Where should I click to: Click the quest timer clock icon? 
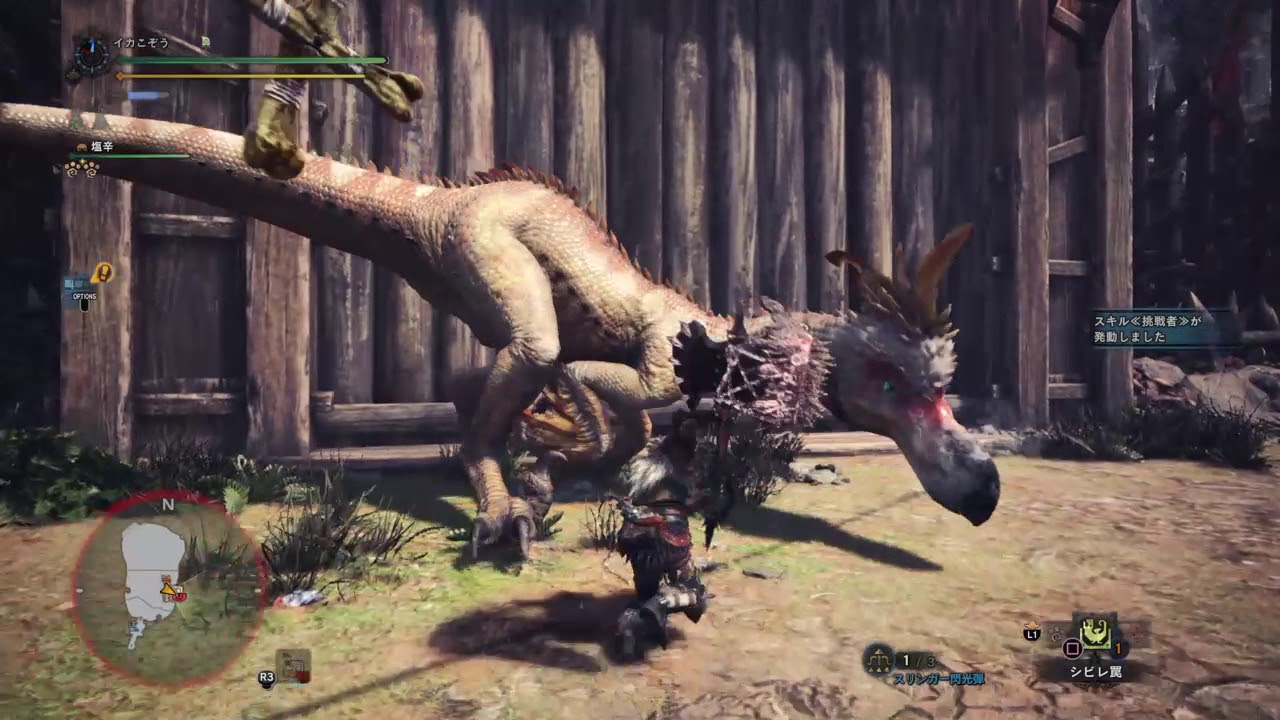(92, 55)
